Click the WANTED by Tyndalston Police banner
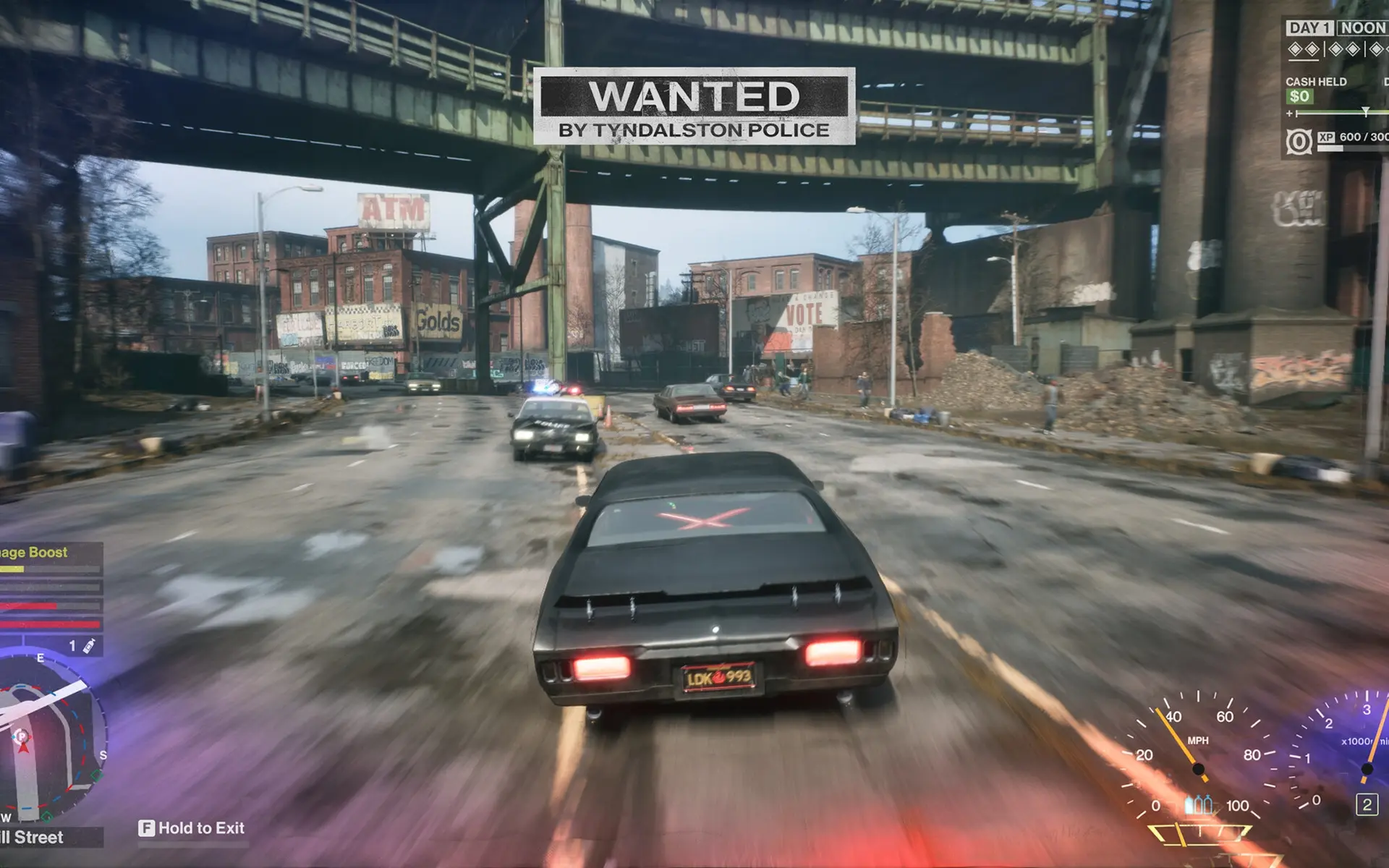Screen dimensions: 1389x868 694,107
